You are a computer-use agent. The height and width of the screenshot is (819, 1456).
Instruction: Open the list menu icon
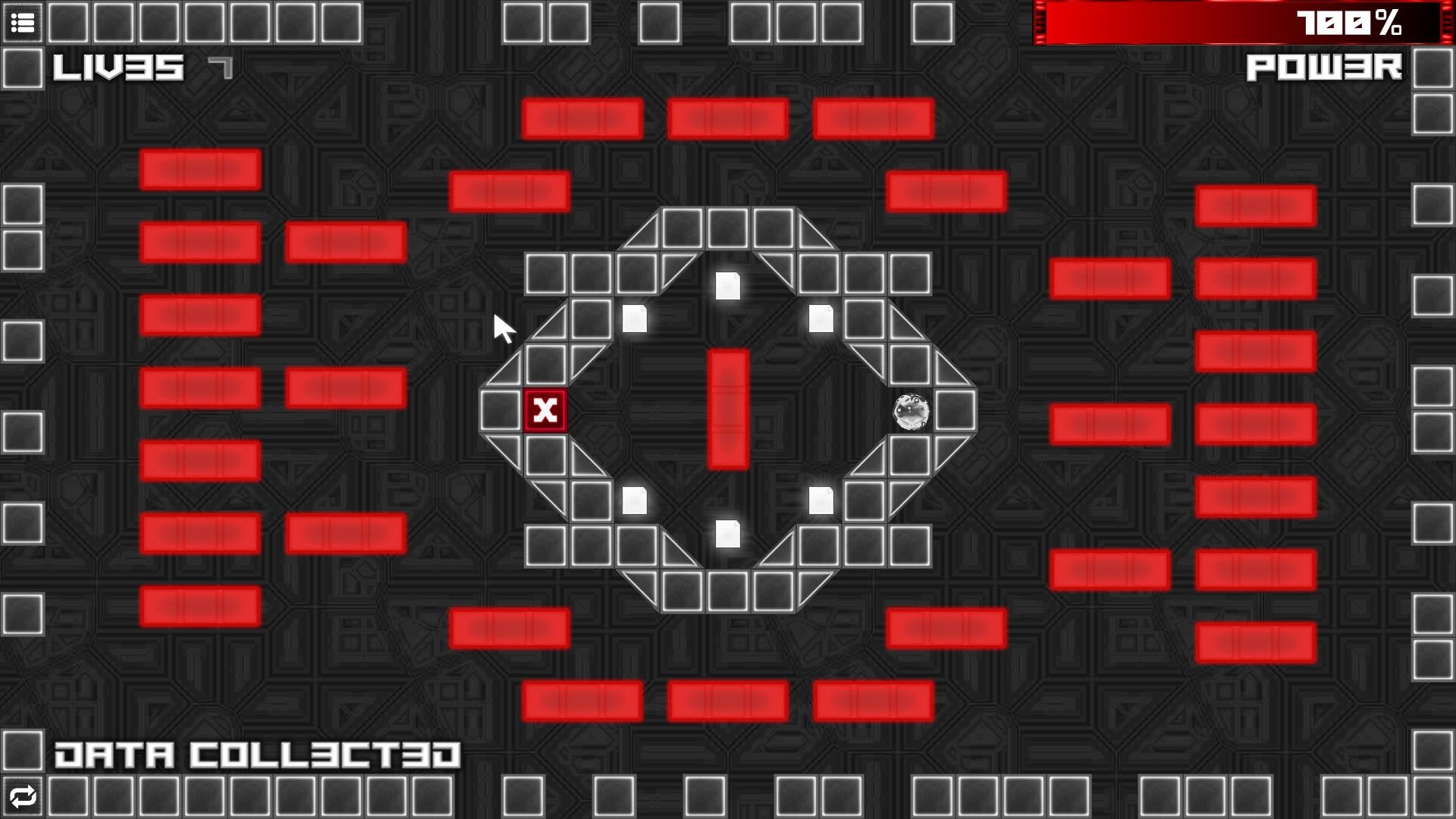(23, 23)
